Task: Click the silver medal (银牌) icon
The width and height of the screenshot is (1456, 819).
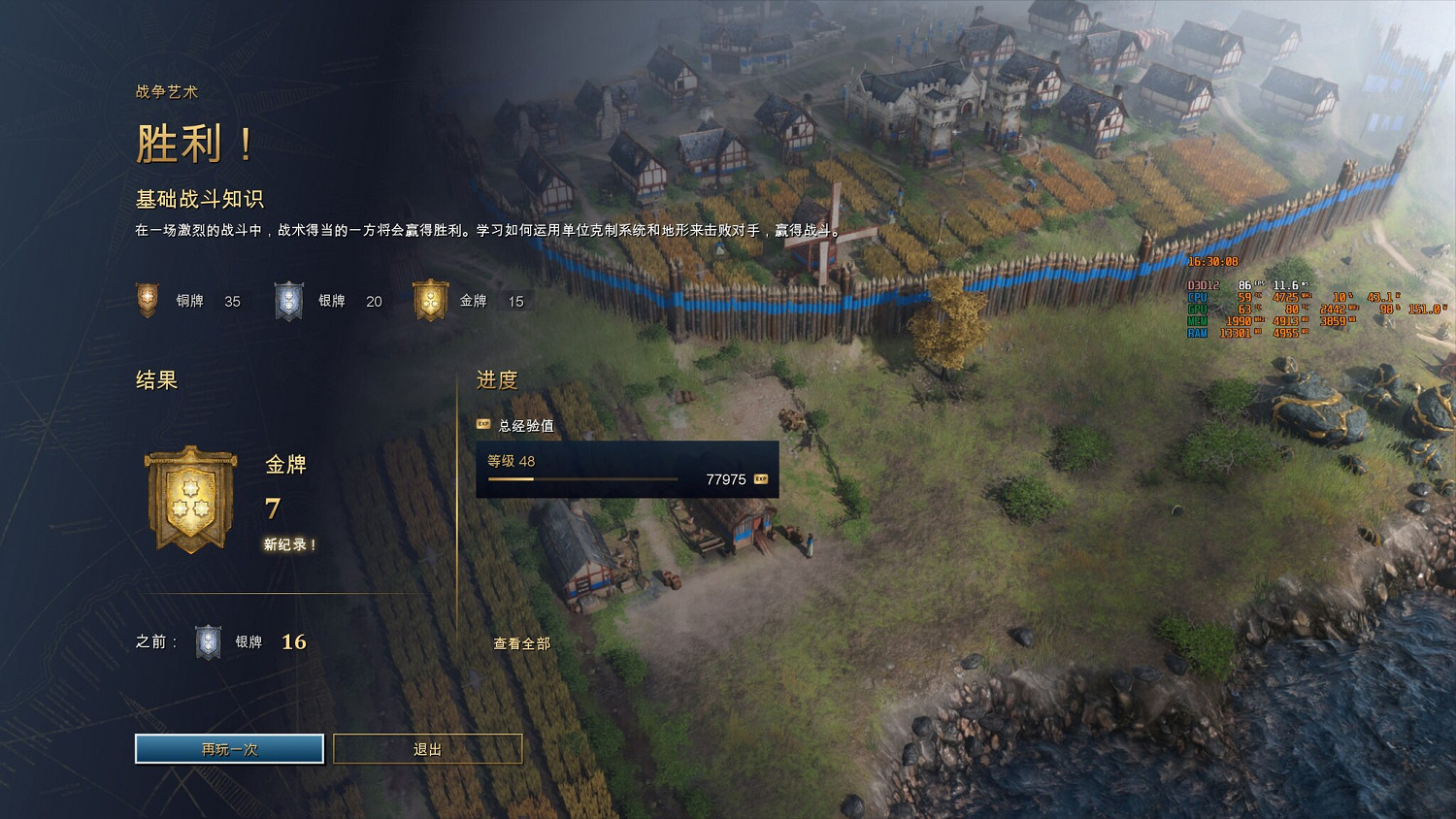Action: pos(288,301)
